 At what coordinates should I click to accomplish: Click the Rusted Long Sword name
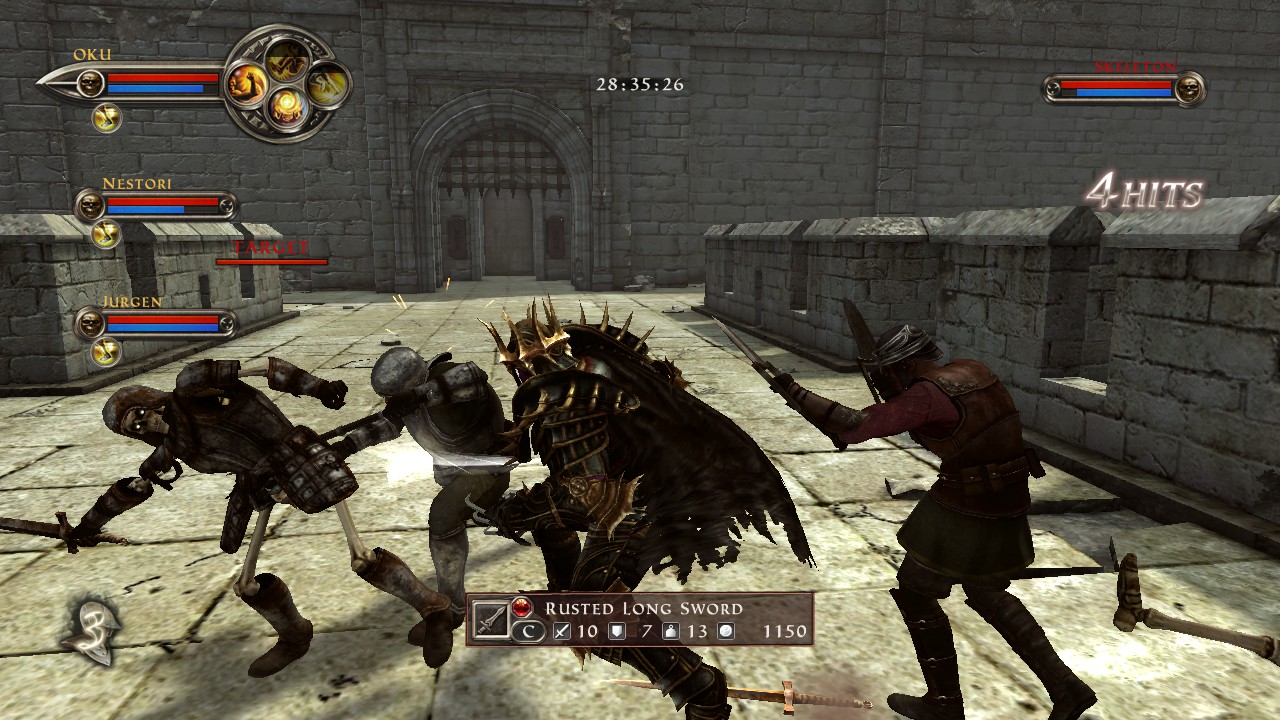coord(645,608)
